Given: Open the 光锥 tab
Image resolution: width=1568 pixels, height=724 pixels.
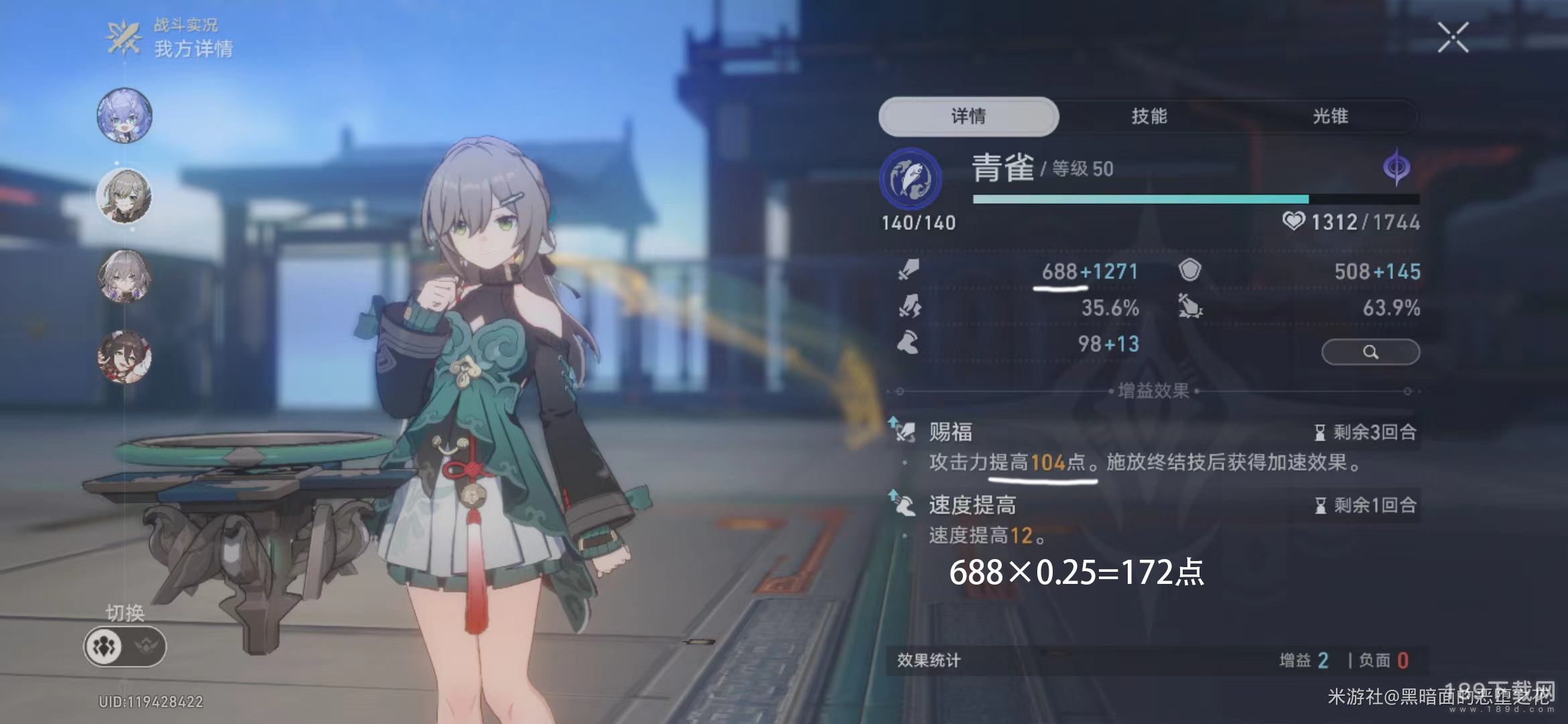Looking at the screenshot, I should [x=1330, y=117].
